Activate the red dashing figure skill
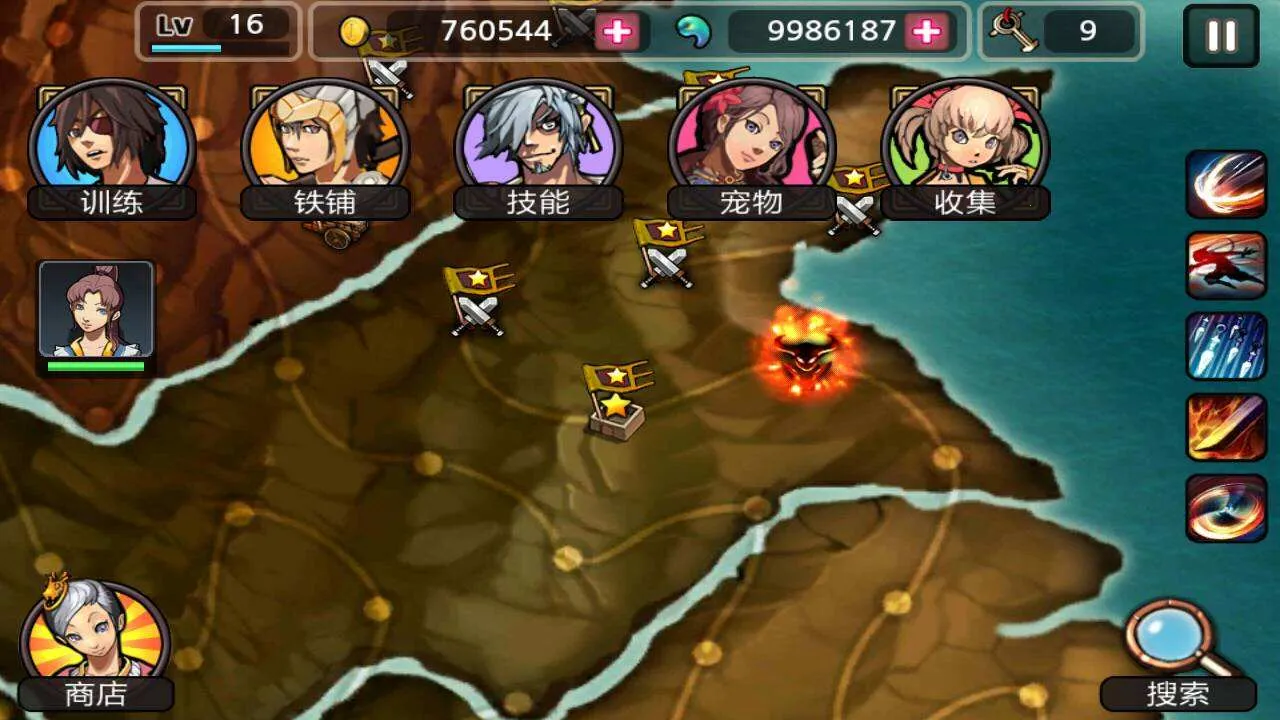The width and height of the screenshot is (1280, 720). coord(1226,265)
